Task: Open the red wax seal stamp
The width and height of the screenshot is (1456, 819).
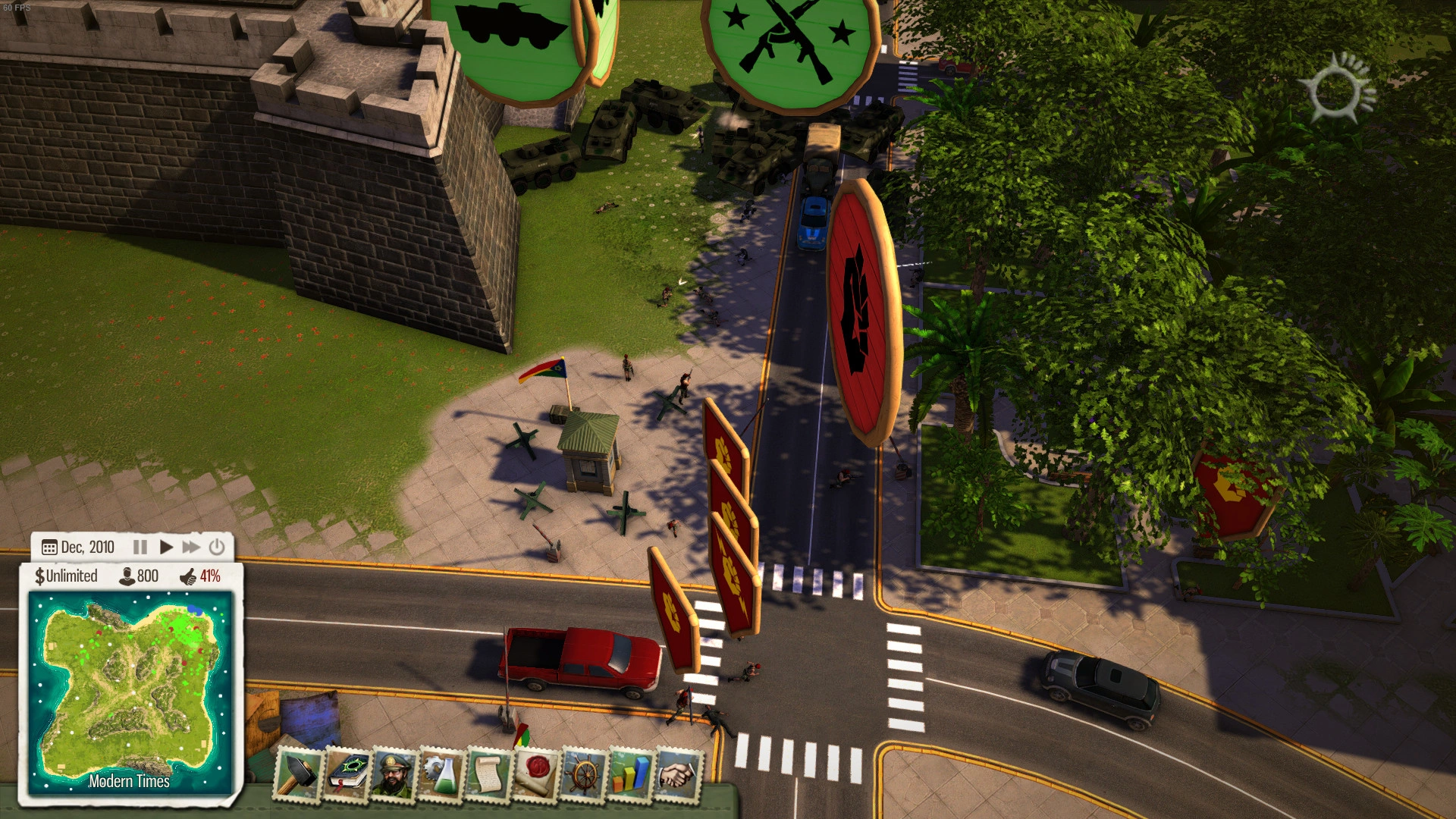Action: click(537, 774)
